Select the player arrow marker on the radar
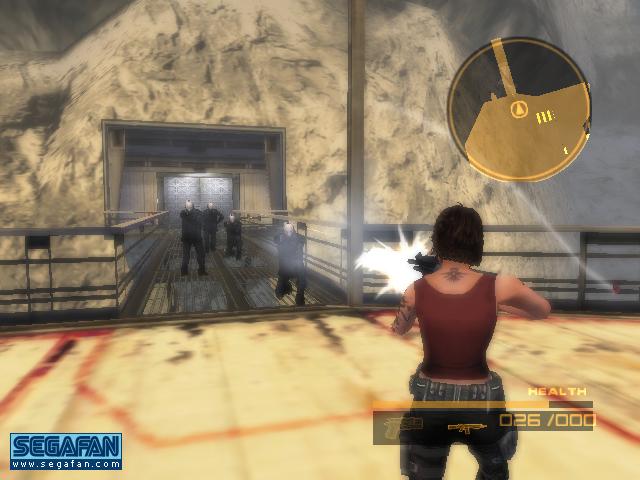Viewport: 640px width, 480px height. (518, 107)
